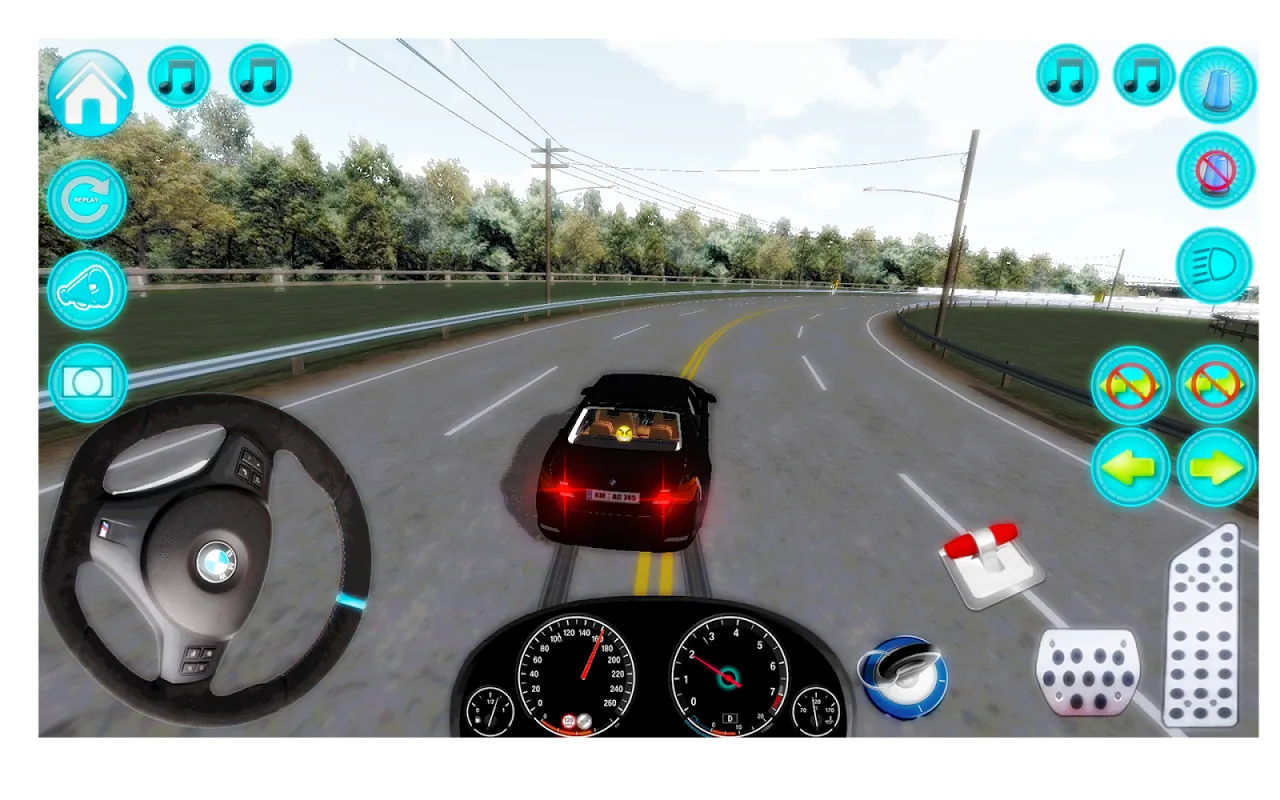Play the first music track top left
1280x800 pixels.
(180, 75)
